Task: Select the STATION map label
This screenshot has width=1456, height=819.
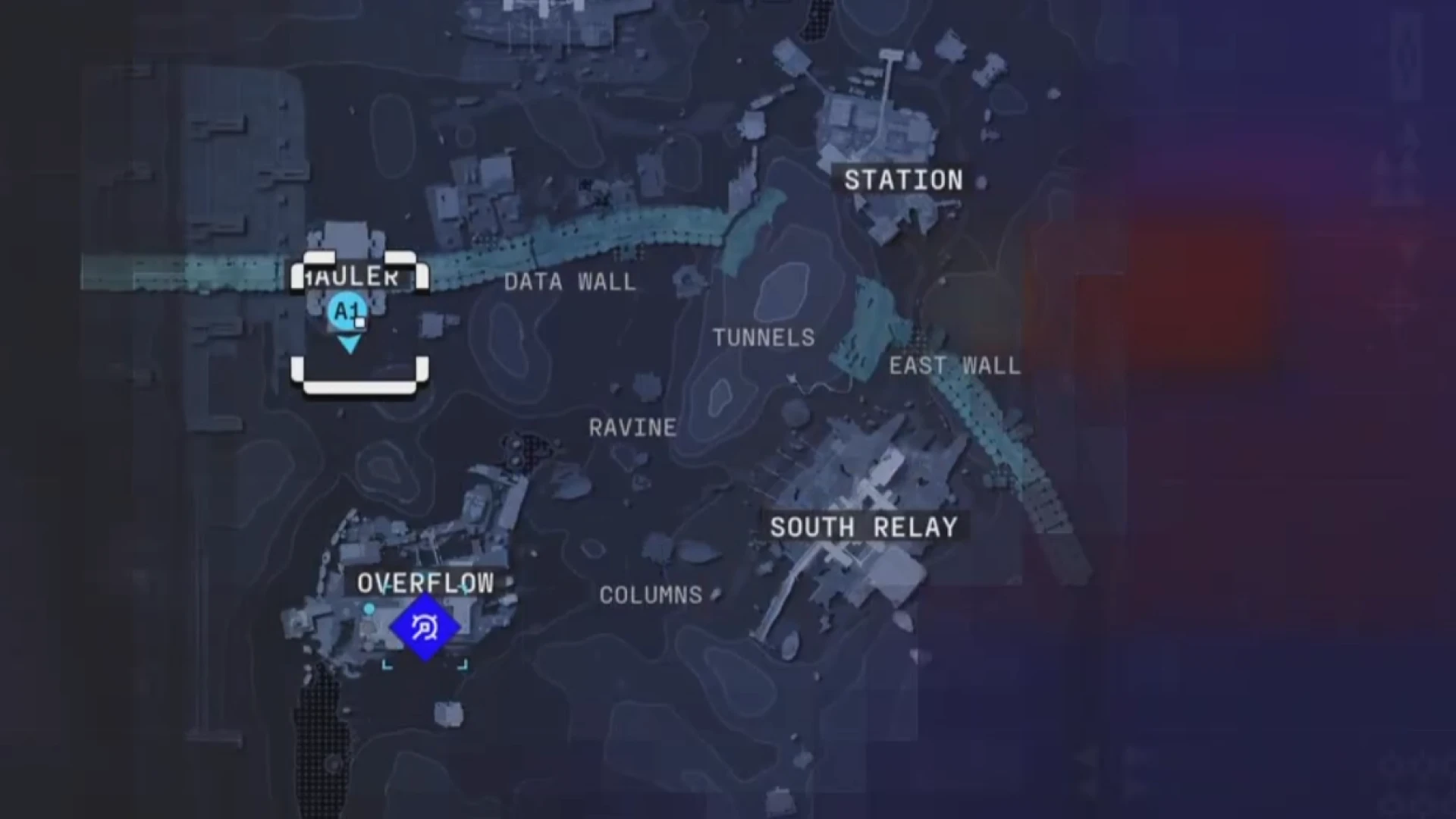Action: pos(903,180)
